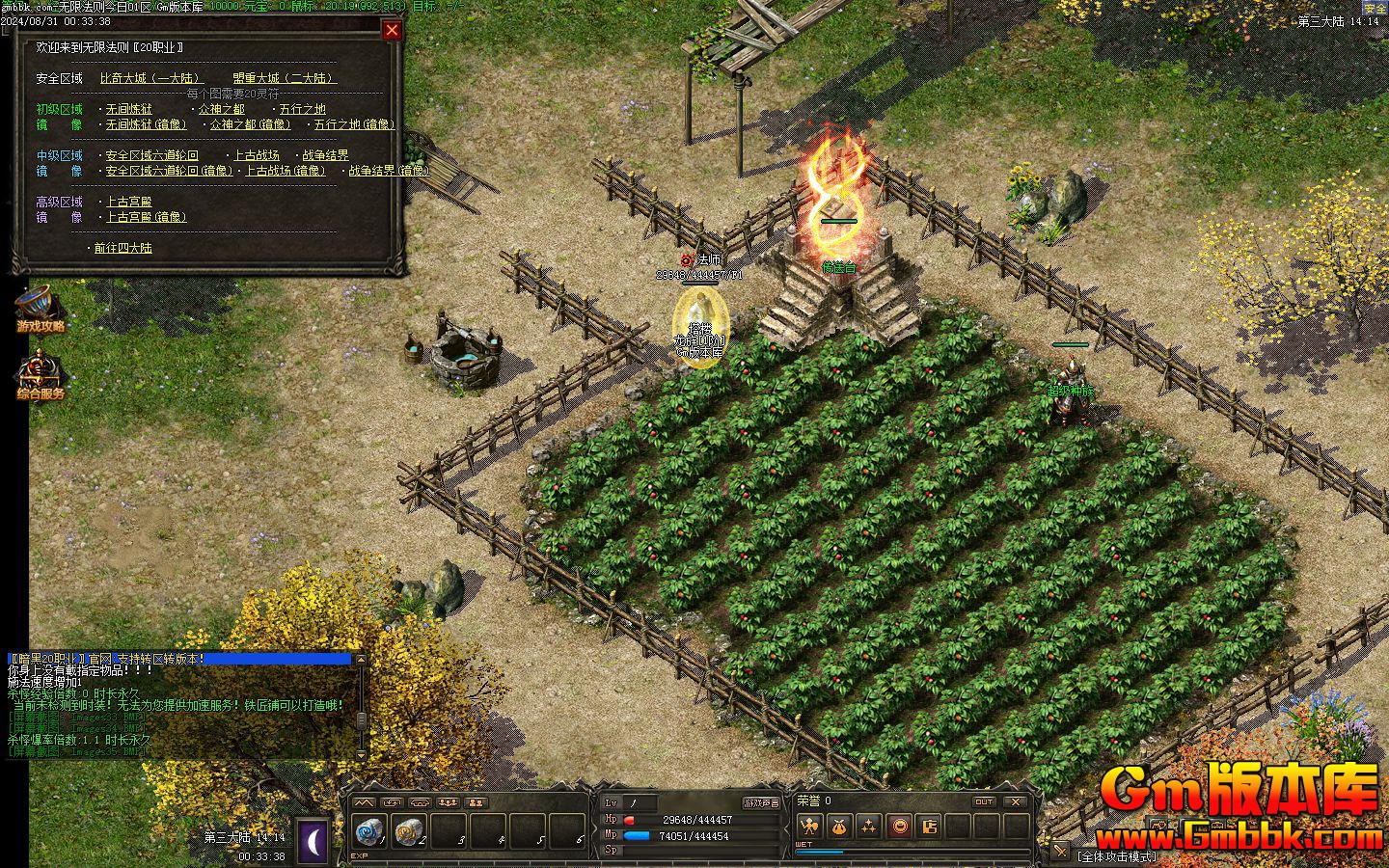This screenshot has width=1389, height=868.
Task: Click the OUT button on the HUD
Action: tap(984, 801)
